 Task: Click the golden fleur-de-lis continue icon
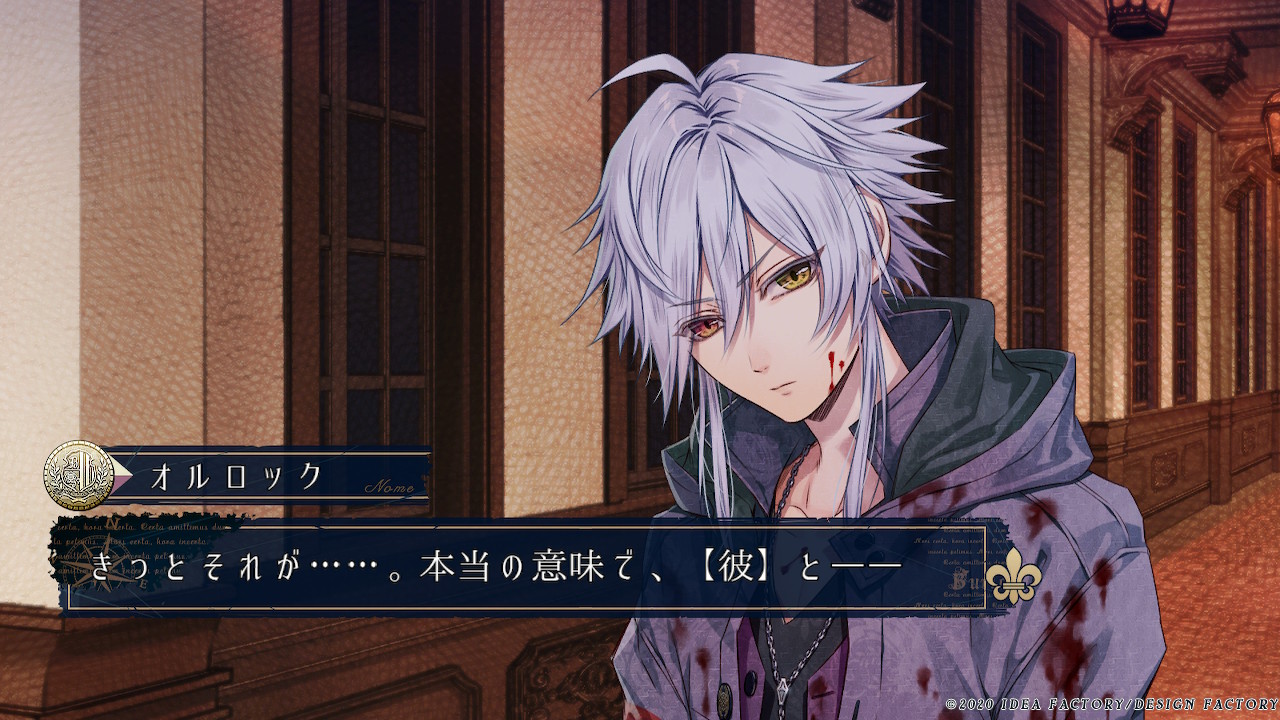click(x=1012, y=577)
